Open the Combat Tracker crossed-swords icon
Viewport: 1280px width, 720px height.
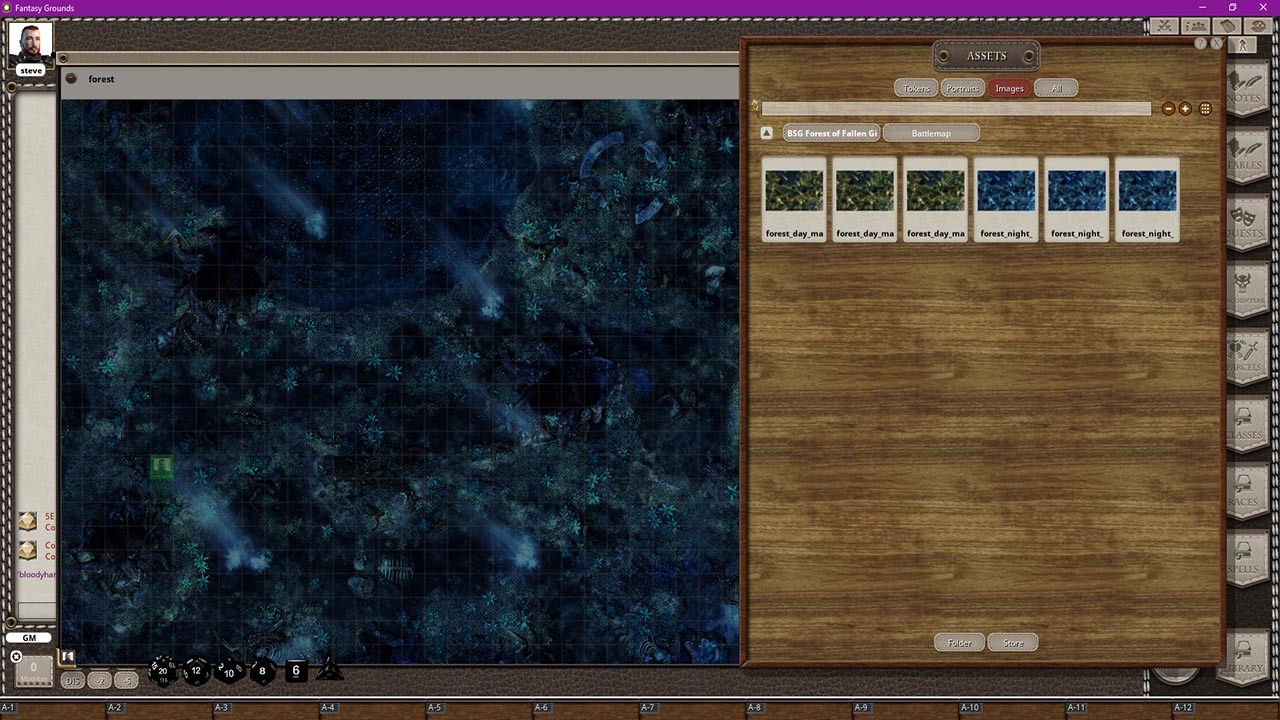[x=1163, y=26]
